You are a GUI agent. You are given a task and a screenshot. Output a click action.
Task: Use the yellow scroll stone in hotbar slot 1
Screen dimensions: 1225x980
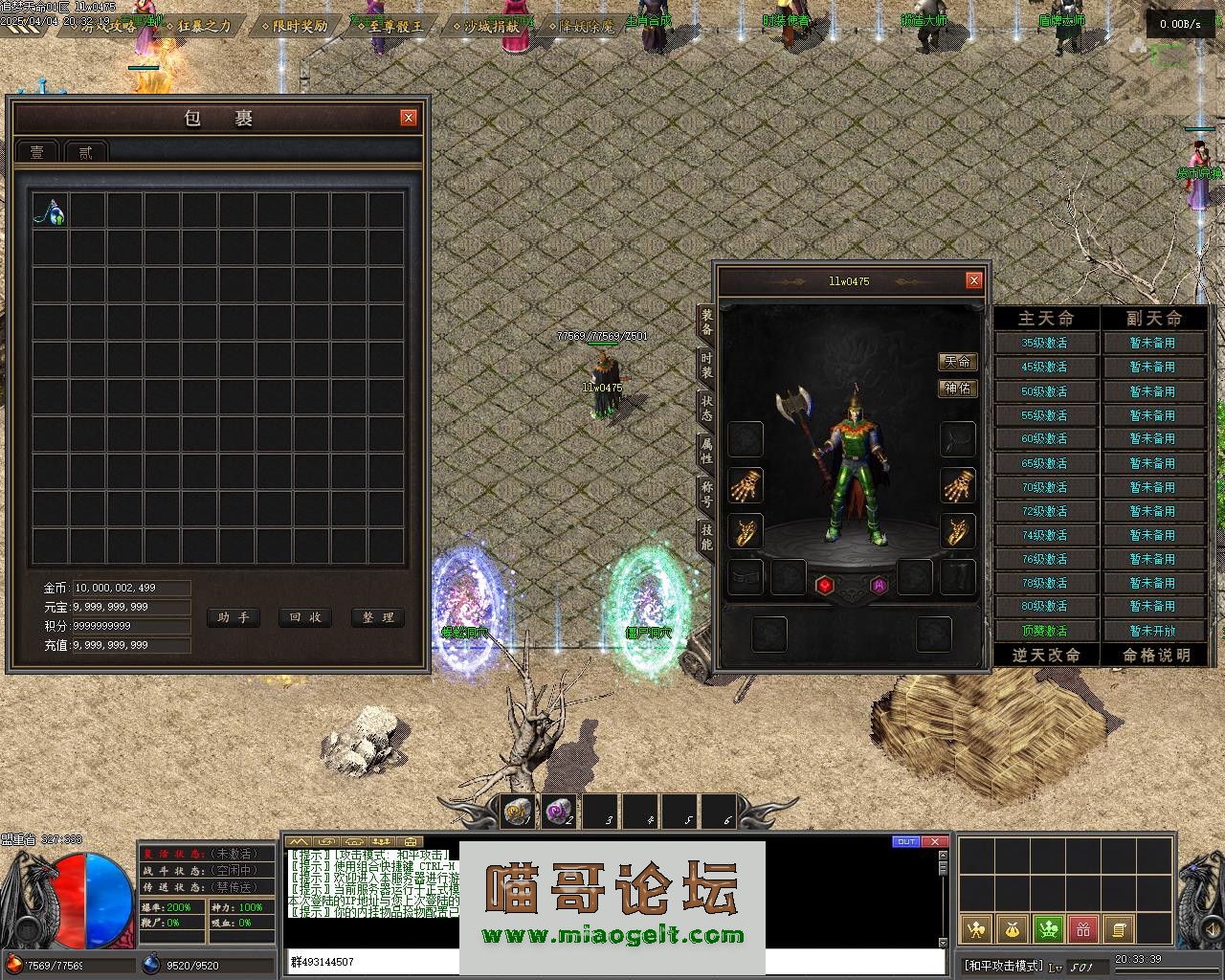(518, 813)
